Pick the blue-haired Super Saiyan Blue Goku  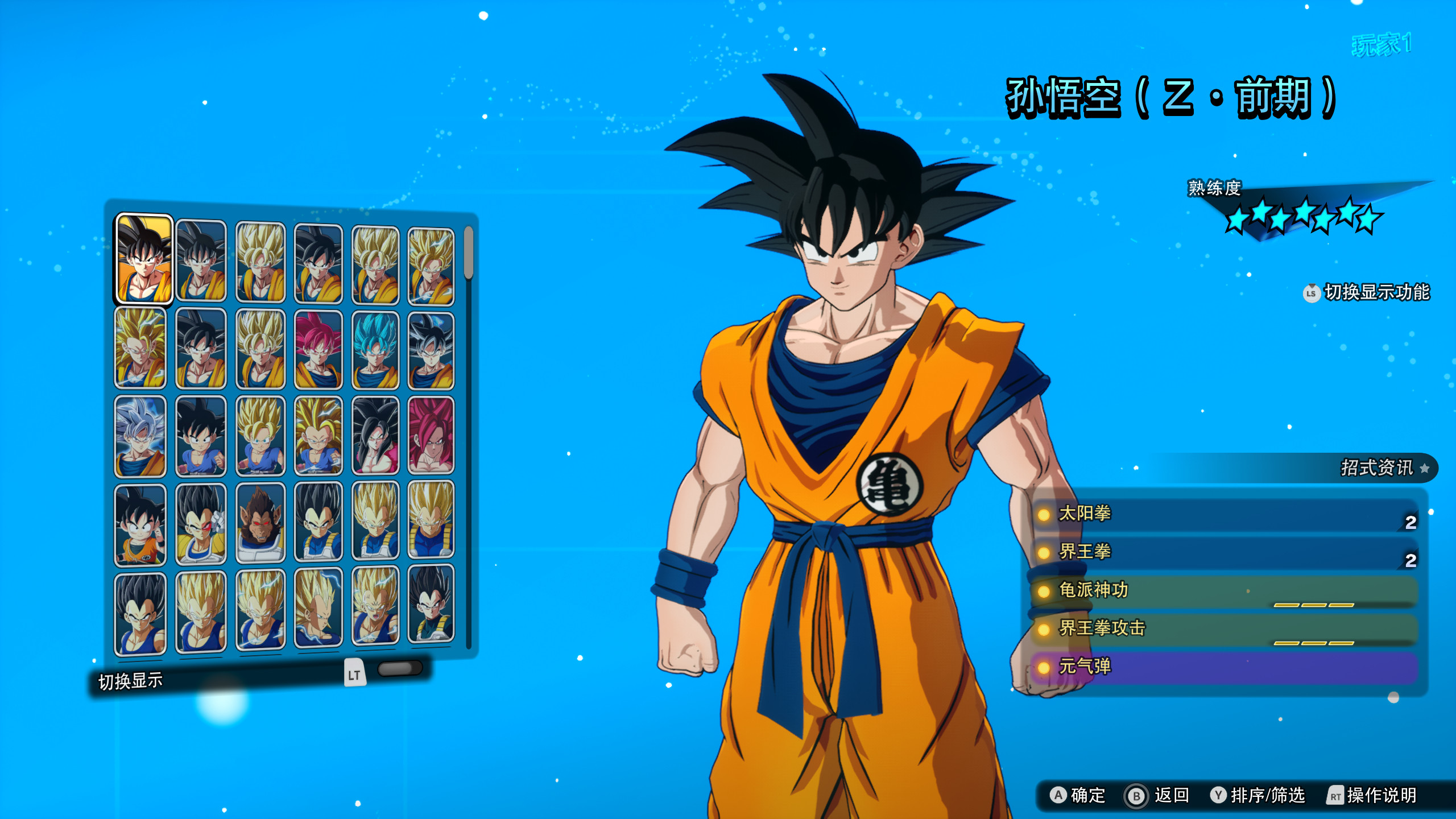coord(375,349)
